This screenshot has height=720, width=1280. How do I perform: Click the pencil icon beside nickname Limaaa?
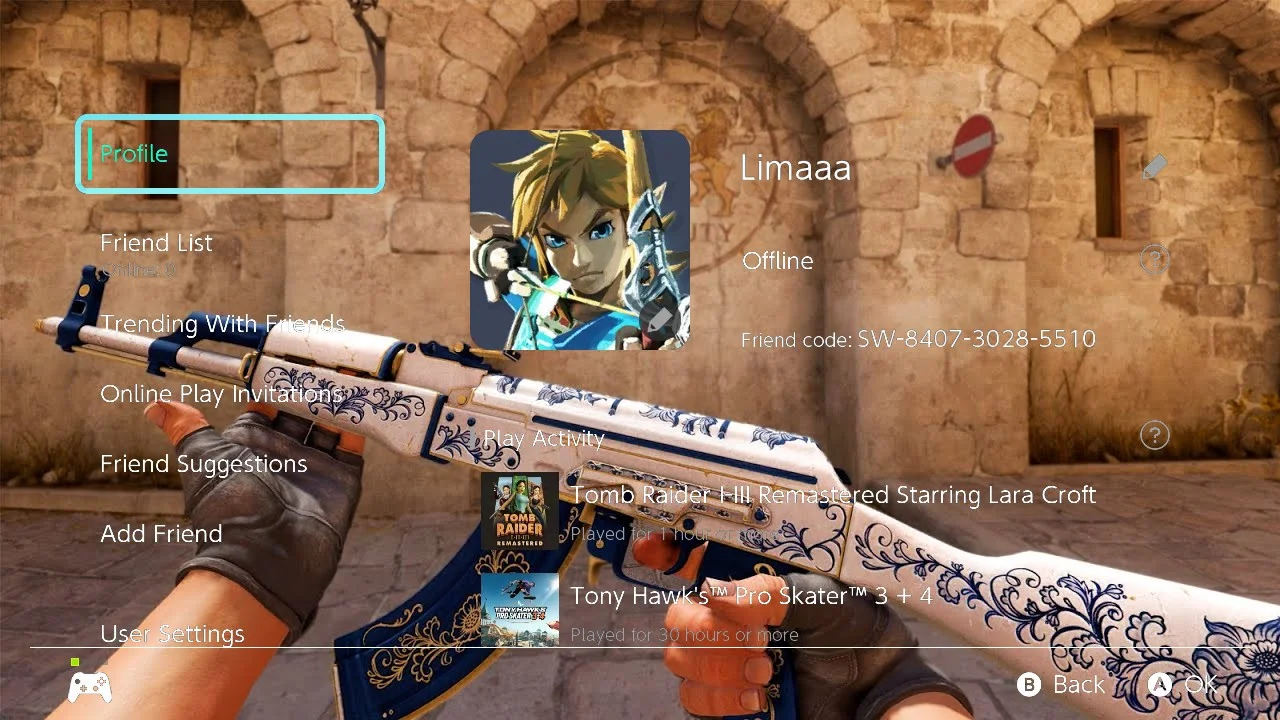(1155, 167)
